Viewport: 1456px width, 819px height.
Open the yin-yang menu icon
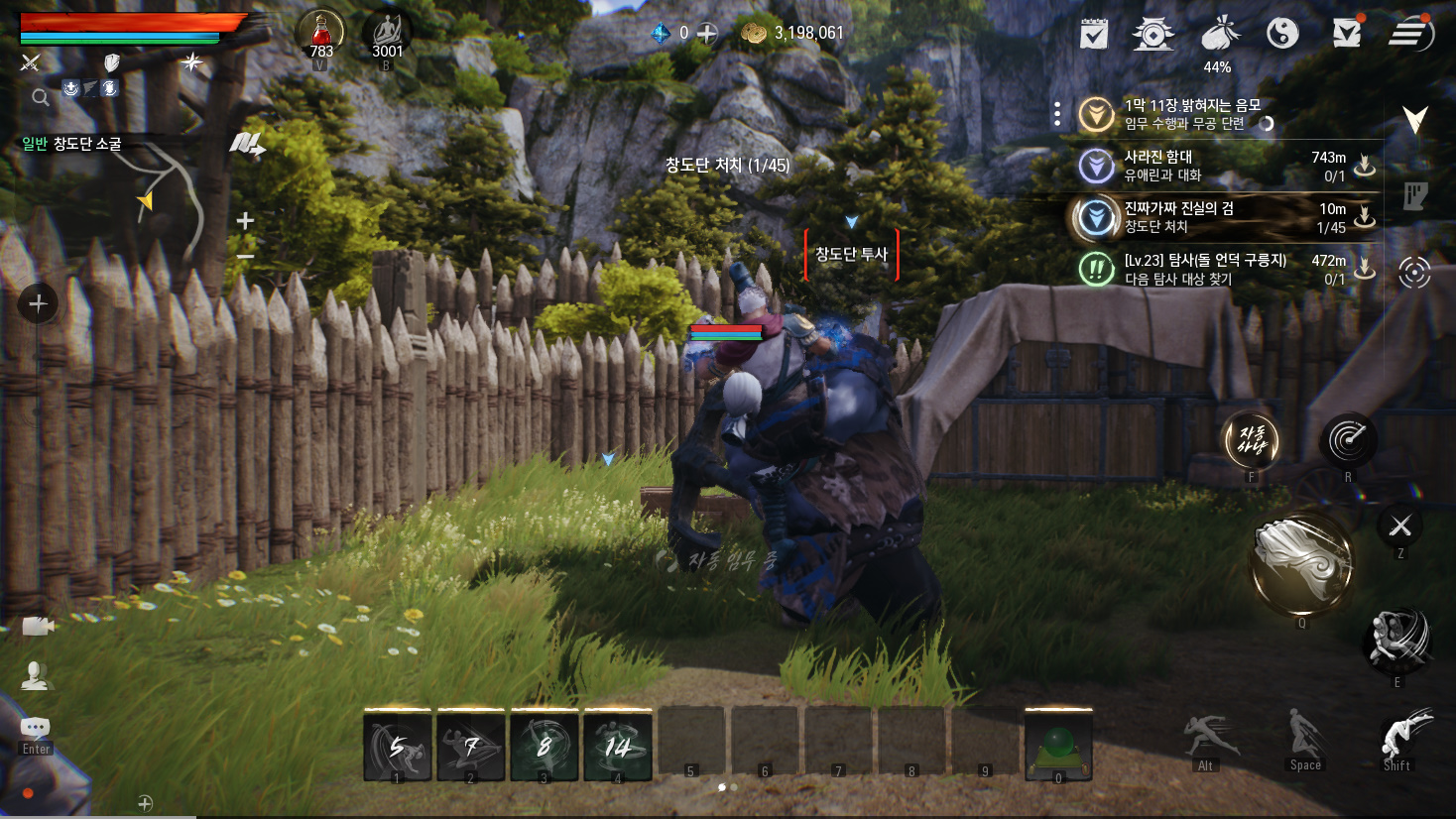pyautogui.click(x=1282, y=34)
